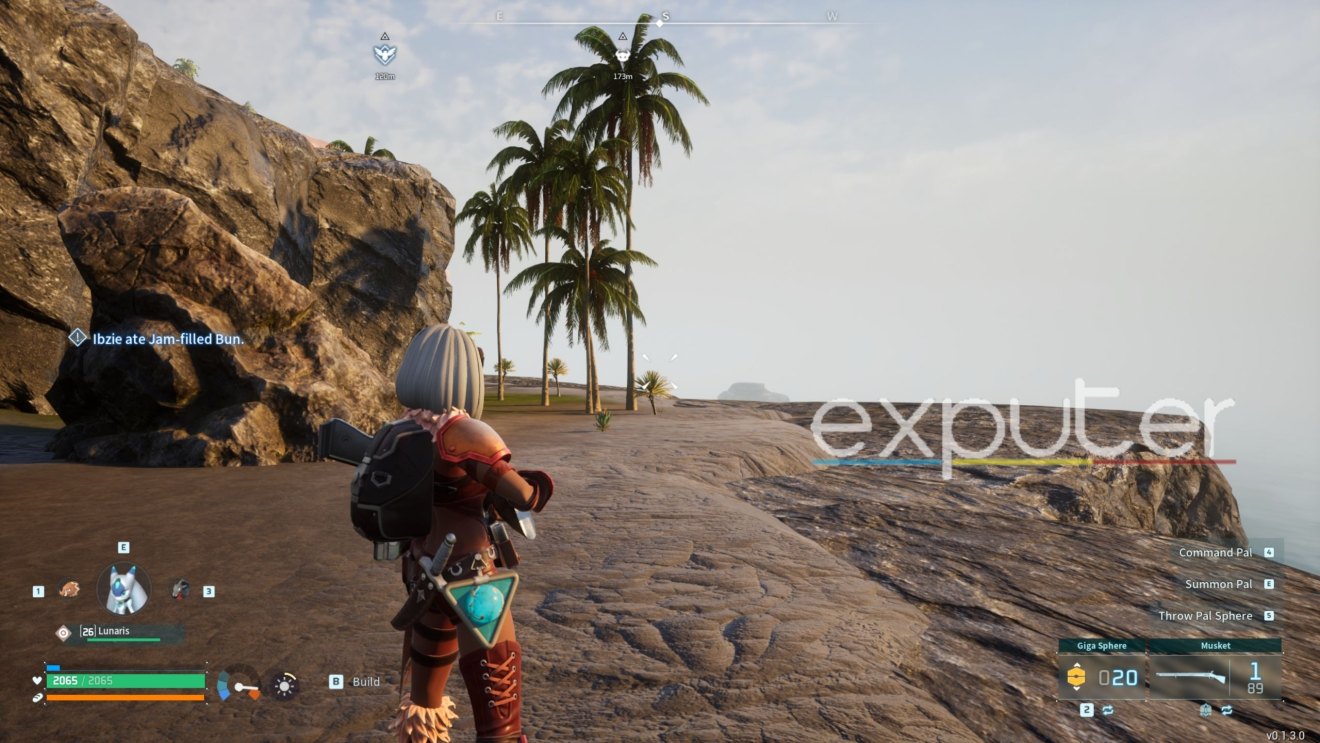
Task: Switch to the Giga Sphere slot header
Action: [x=1101, y=645]
